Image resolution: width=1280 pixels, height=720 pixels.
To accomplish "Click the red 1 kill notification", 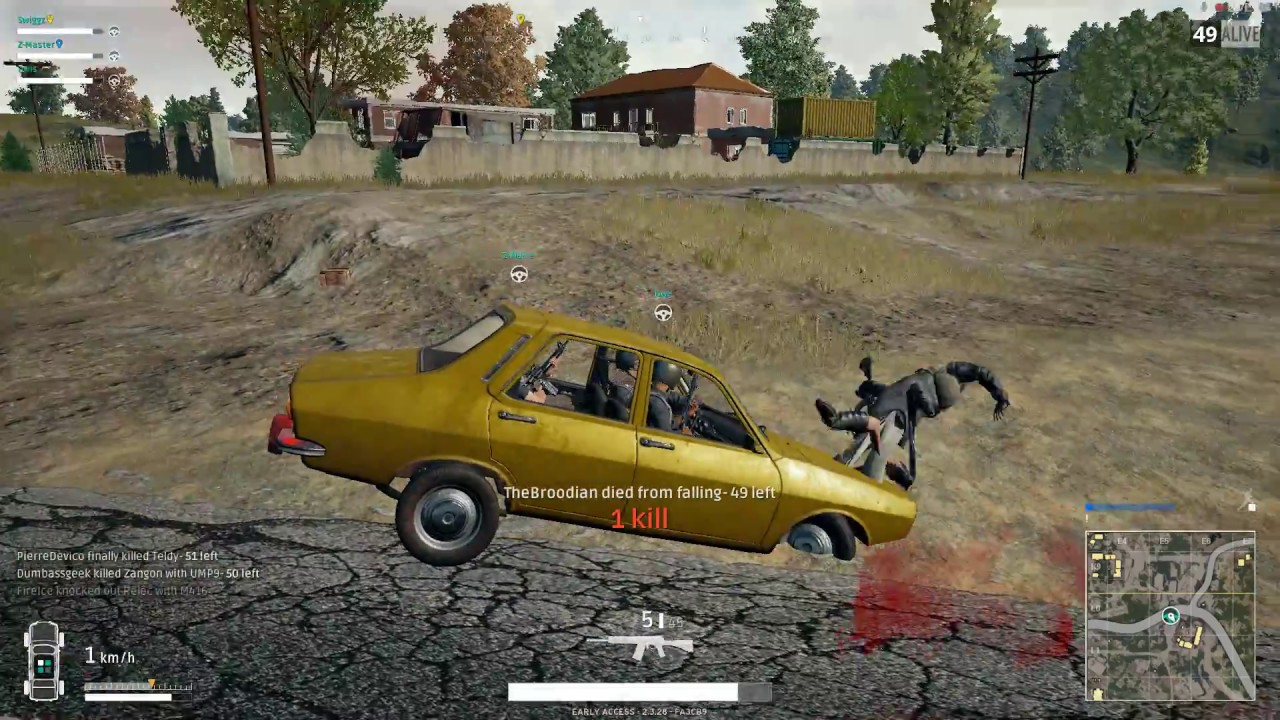I will [639, 519].
